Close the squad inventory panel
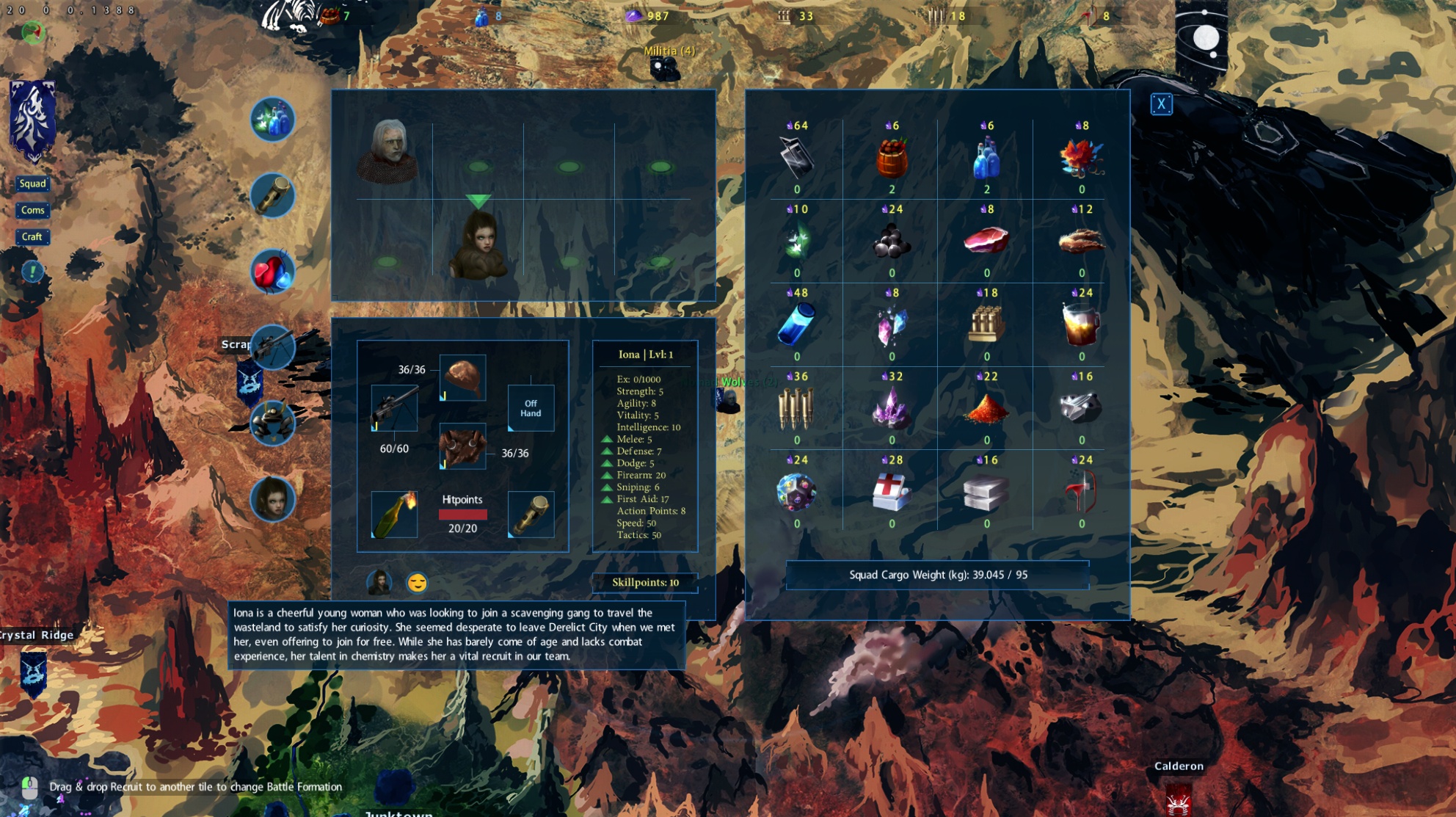1456x817 pixels. [x=1161, y=104]
